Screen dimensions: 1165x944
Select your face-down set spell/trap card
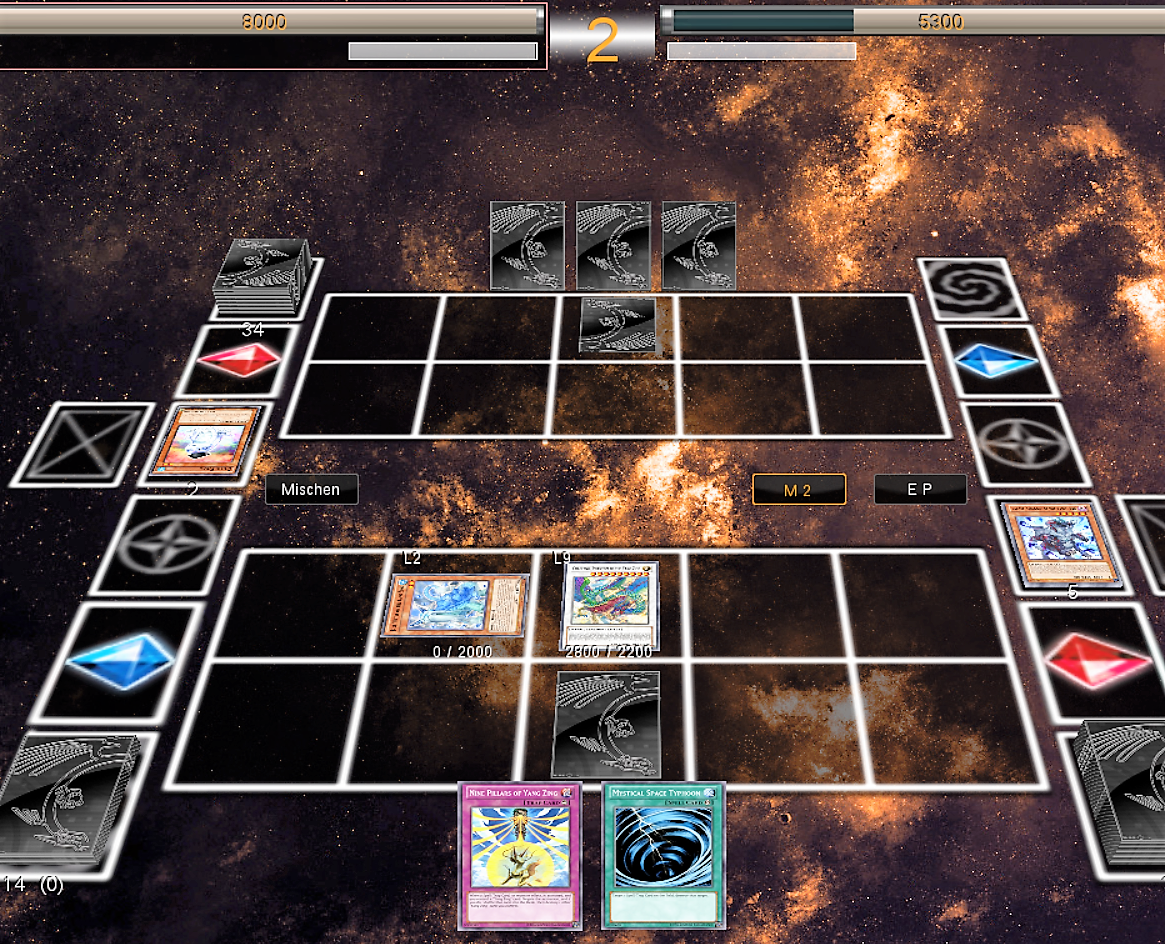point(607,723)
